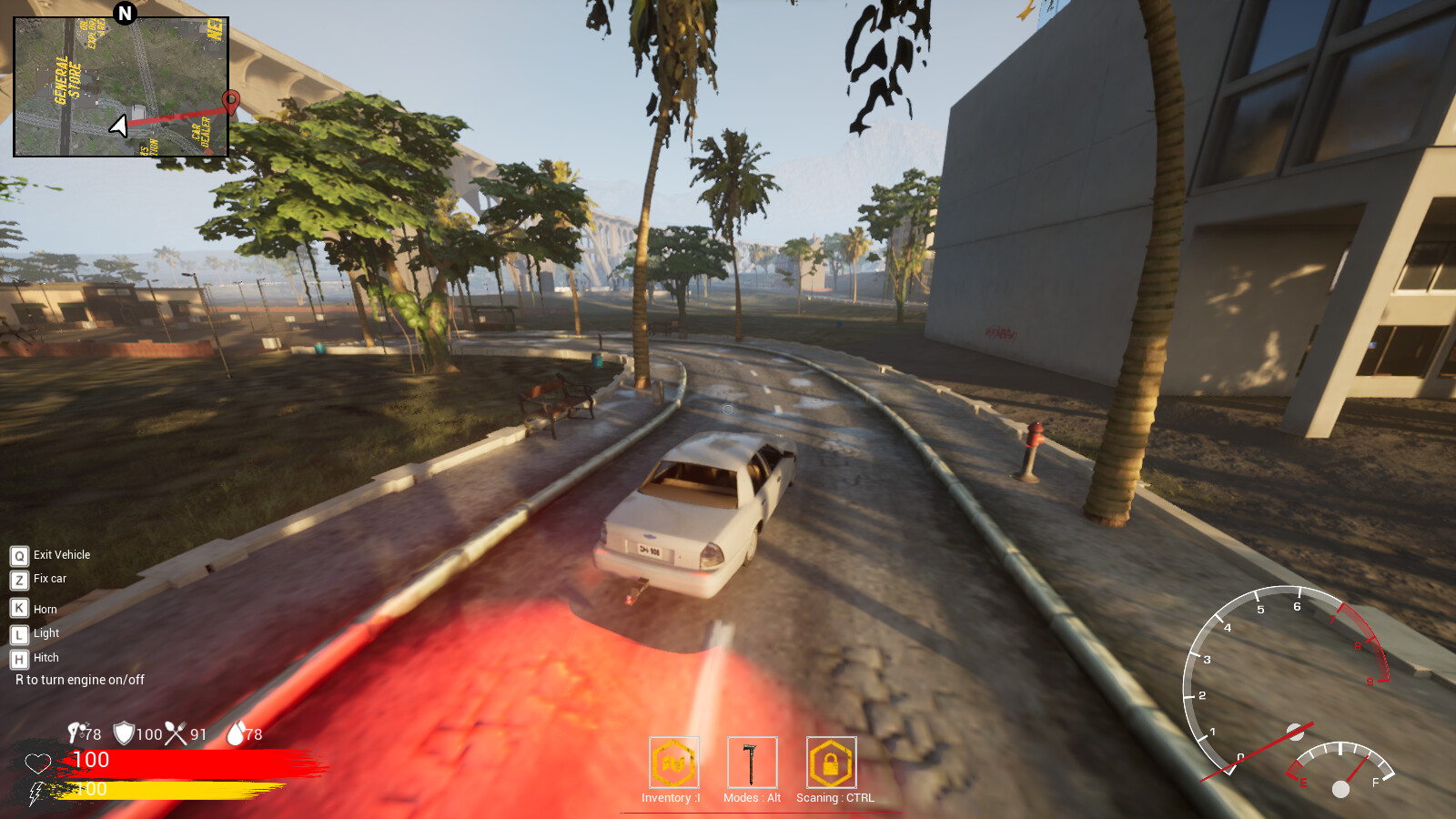Click the water droplet thirst icon
The image size is (1456, 819).
(237, 733)
